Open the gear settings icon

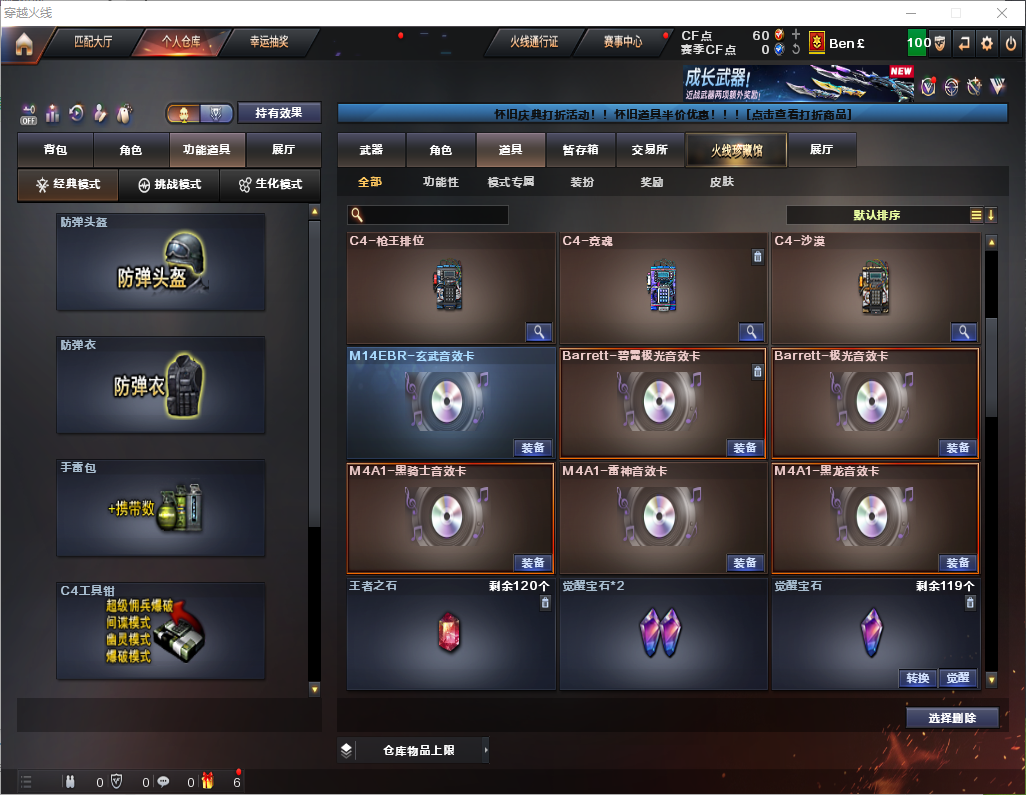987,43
